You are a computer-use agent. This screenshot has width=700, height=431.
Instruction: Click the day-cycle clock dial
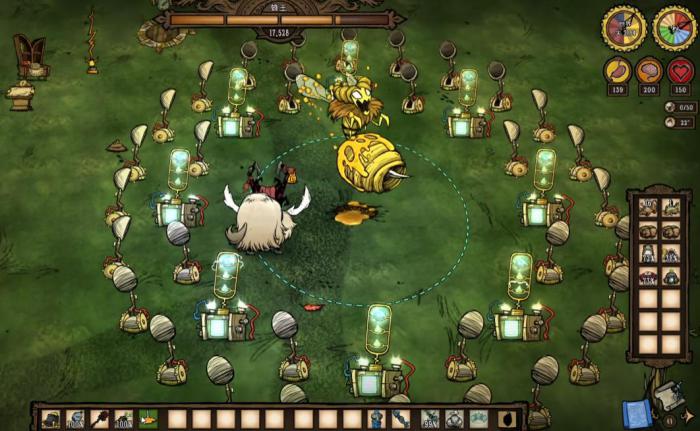click(x=623, y=28)
